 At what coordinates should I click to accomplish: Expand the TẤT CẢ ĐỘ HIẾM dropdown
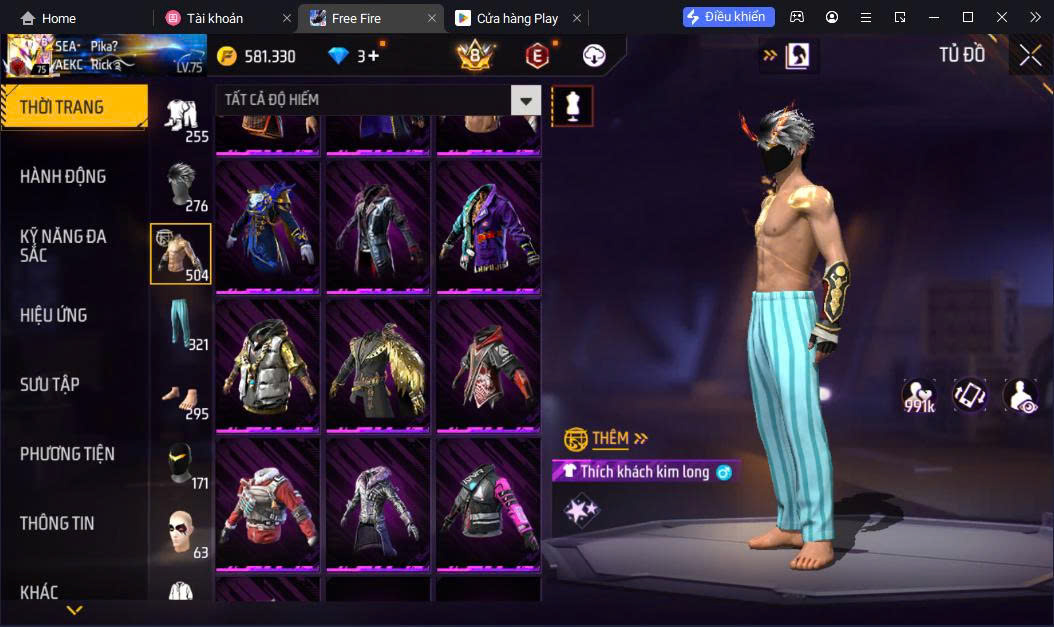pyautogui.click(x=526, y=100)
